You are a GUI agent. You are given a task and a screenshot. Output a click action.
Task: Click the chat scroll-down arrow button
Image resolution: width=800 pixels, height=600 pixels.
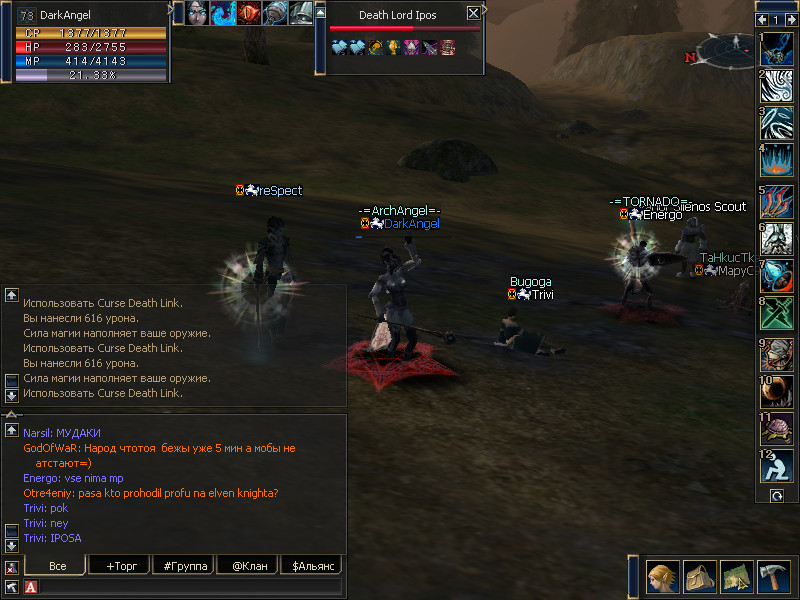(12, 545)
